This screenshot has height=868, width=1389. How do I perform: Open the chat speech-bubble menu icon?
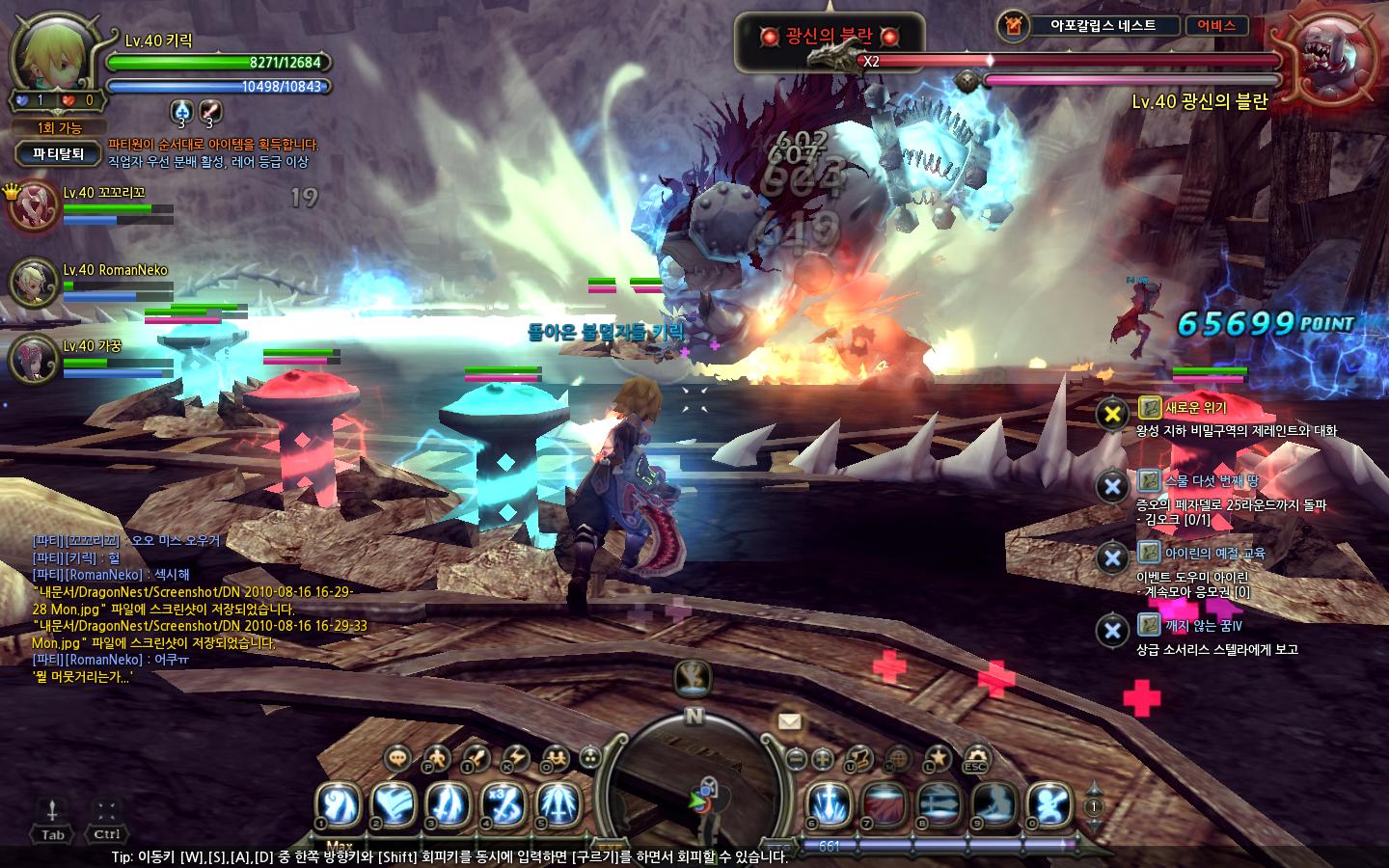(397, 758)
